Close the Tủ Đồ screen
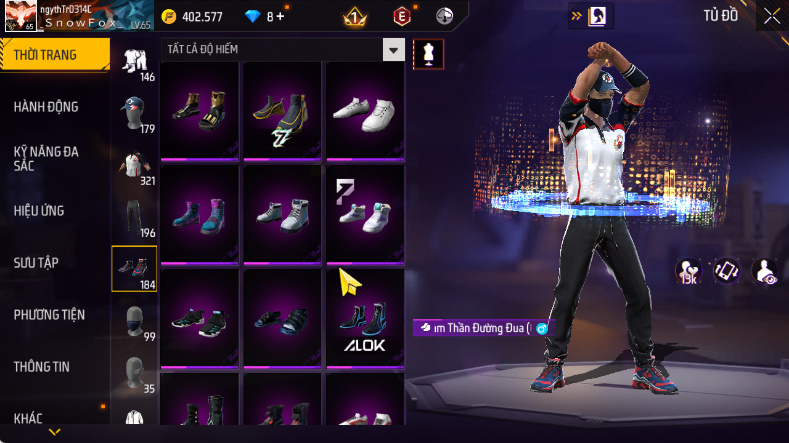Image resolution: width=789 pixels, height=443 pixels. click(772, 15)
